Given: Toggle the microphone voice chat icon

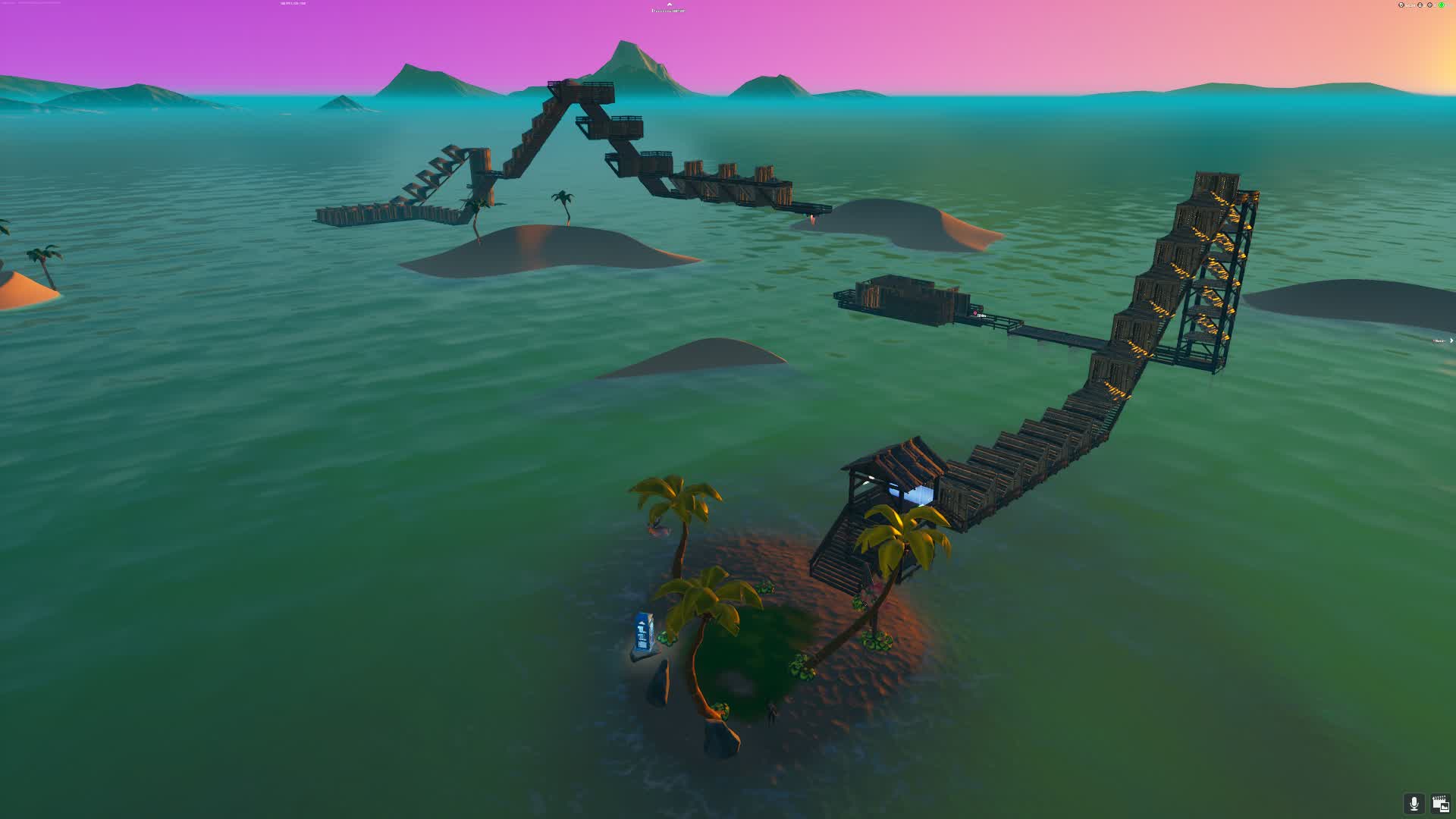Looking at the screenshot, I should click(x=1414, y=803).
